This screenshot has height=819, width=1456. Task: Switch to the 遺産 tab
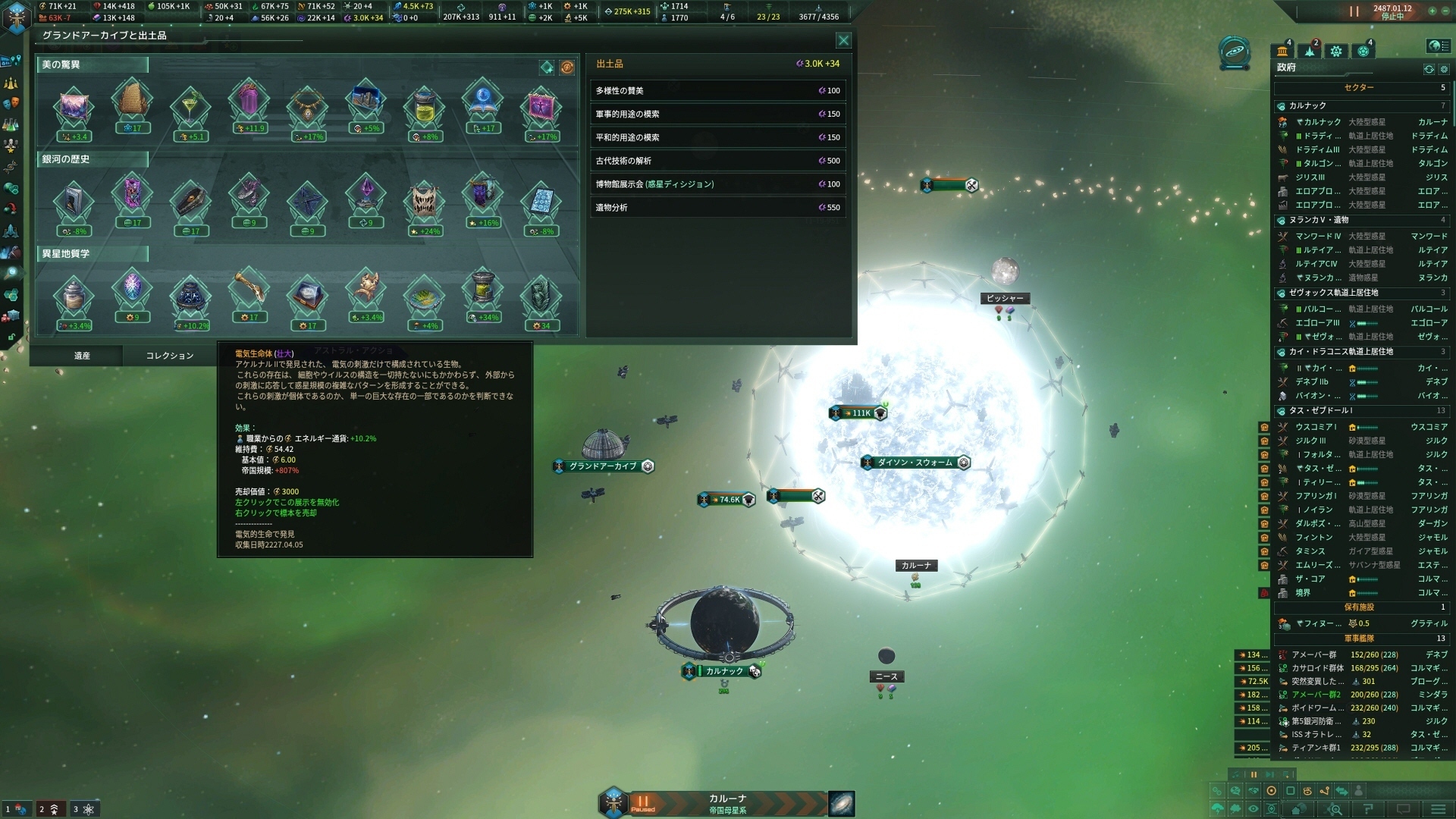coord(82,356)
